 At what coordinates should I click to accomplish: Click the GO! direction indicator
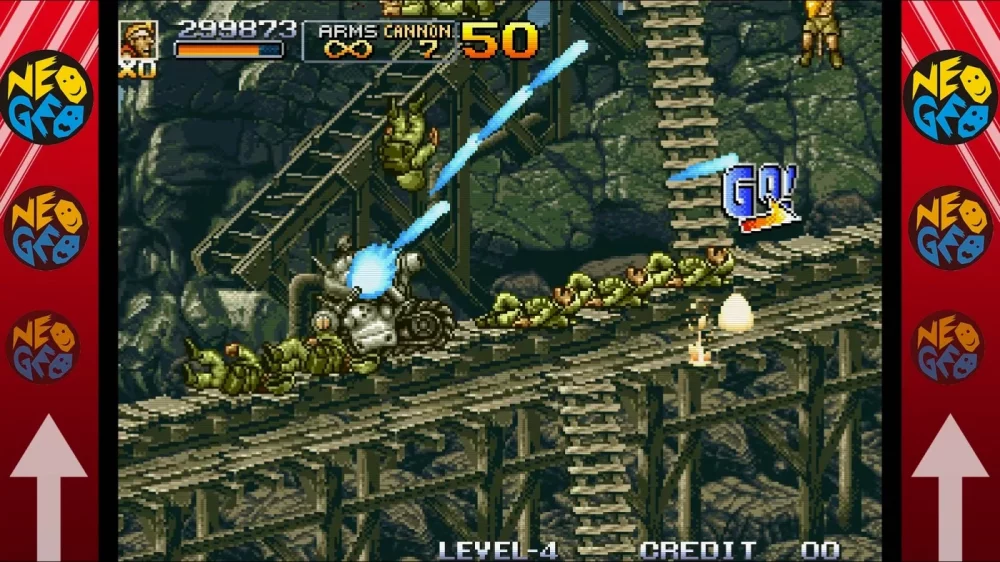(x=762, y=197)
